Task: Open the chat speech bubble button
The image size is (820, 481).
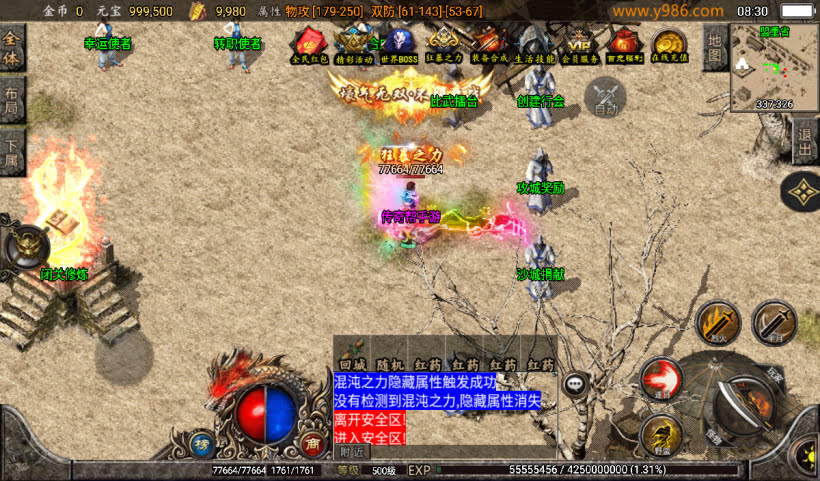Action: click(575, 383)
